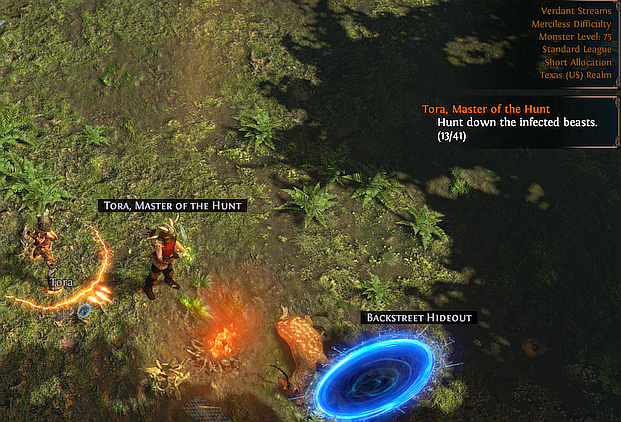Select the "Tora, Master of the Hunt" nameplate
621x422 pixels.
172,205
